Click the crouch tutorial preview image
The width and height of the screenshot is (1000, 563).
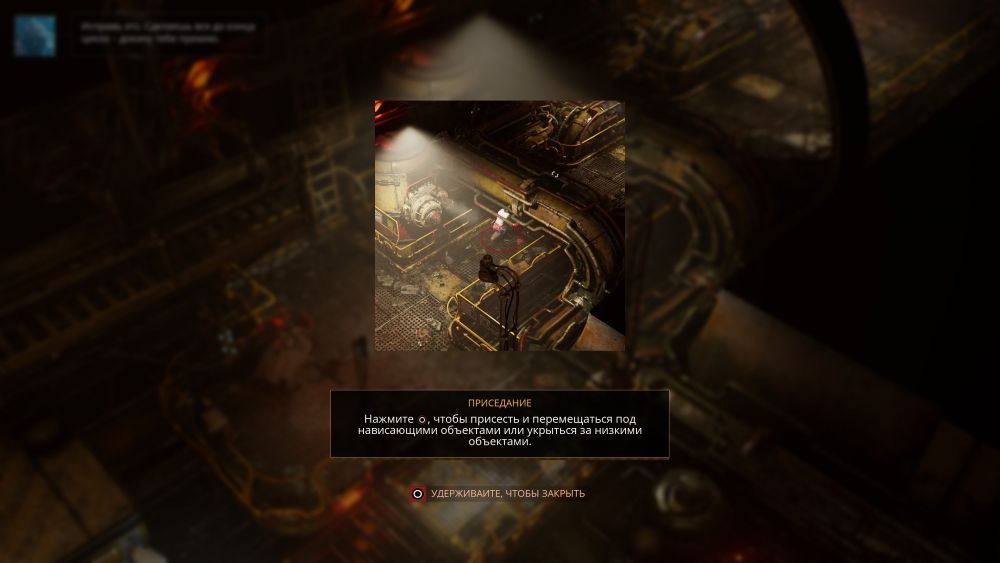(500, 225)
